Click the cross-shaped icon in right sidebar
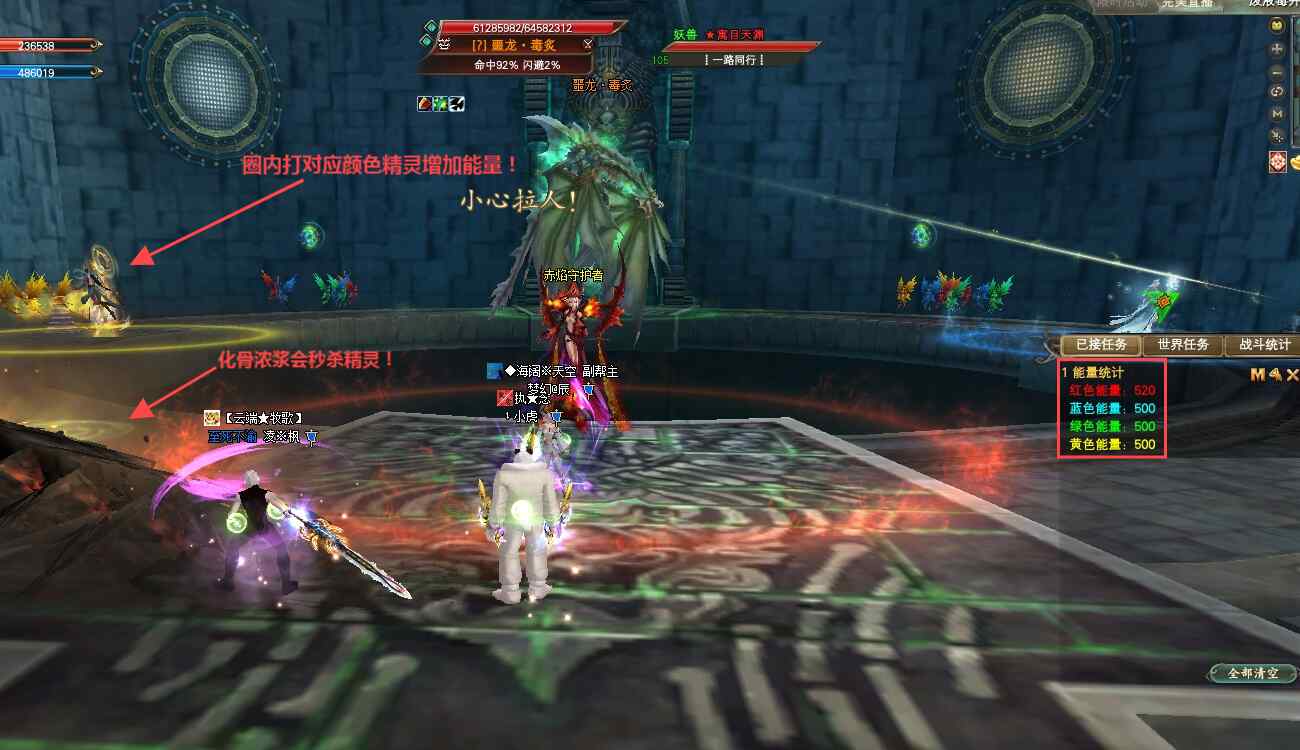Viewport: 1300px width, 750px height. [x=1277, y=50]
